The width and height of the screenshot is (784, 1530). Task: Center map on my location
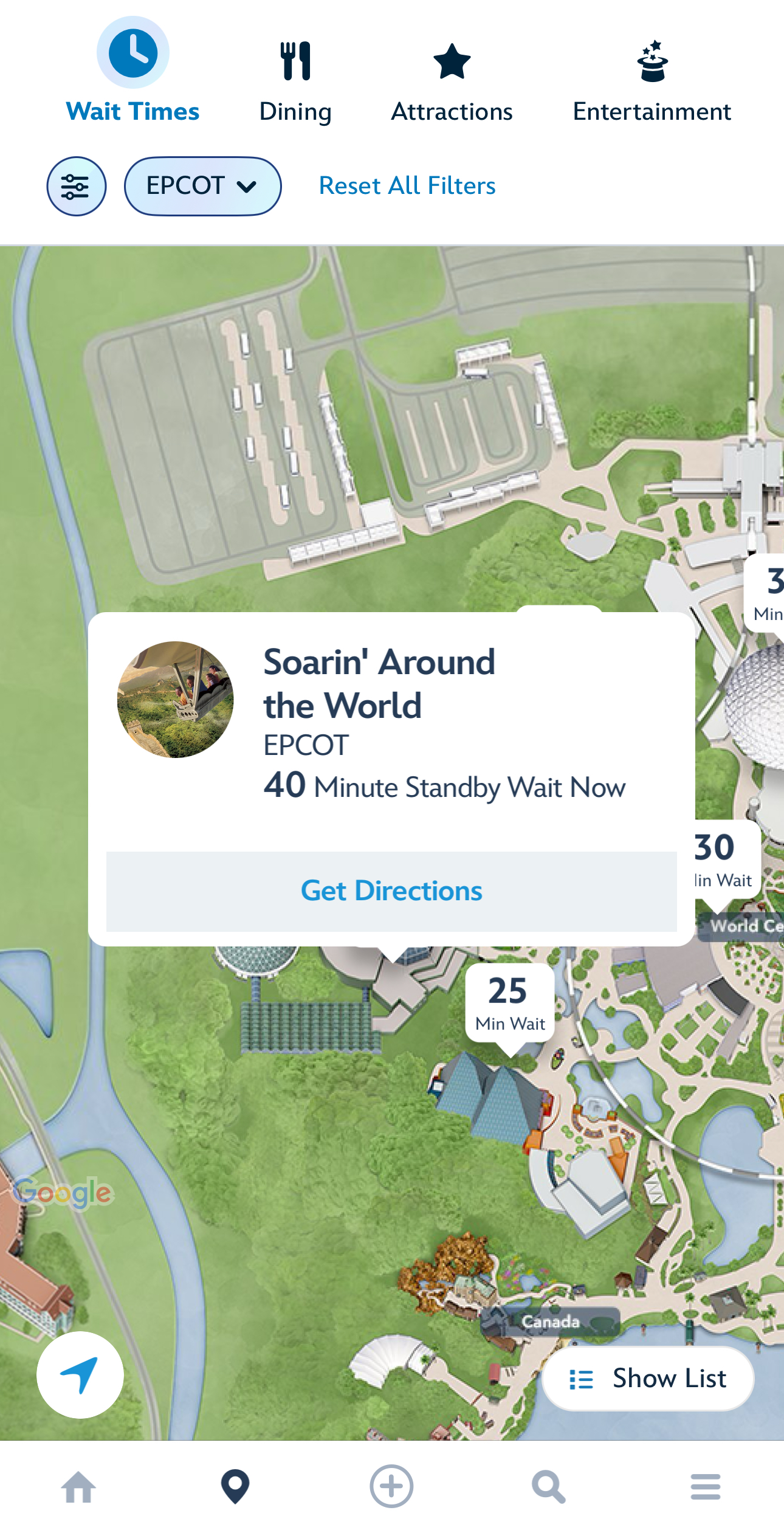pos(80,1375)
